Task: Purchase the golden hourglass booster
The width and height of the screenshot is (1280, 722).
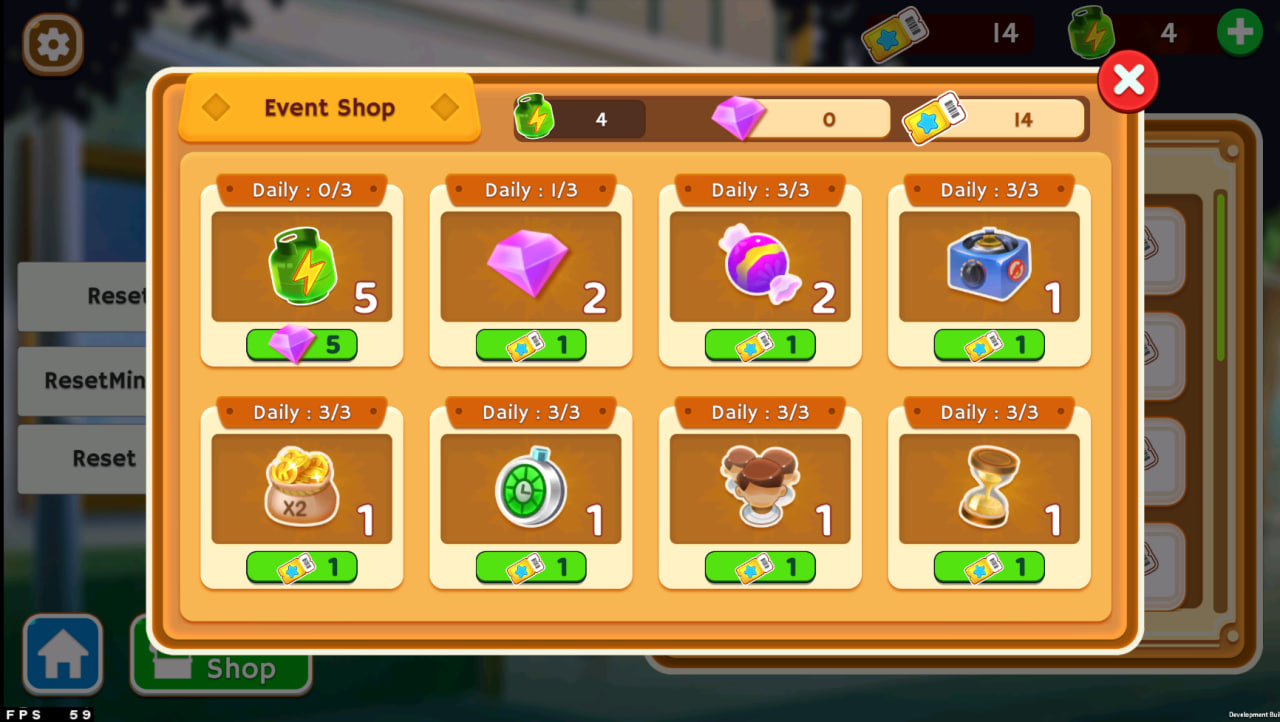Action: point(988,567)
